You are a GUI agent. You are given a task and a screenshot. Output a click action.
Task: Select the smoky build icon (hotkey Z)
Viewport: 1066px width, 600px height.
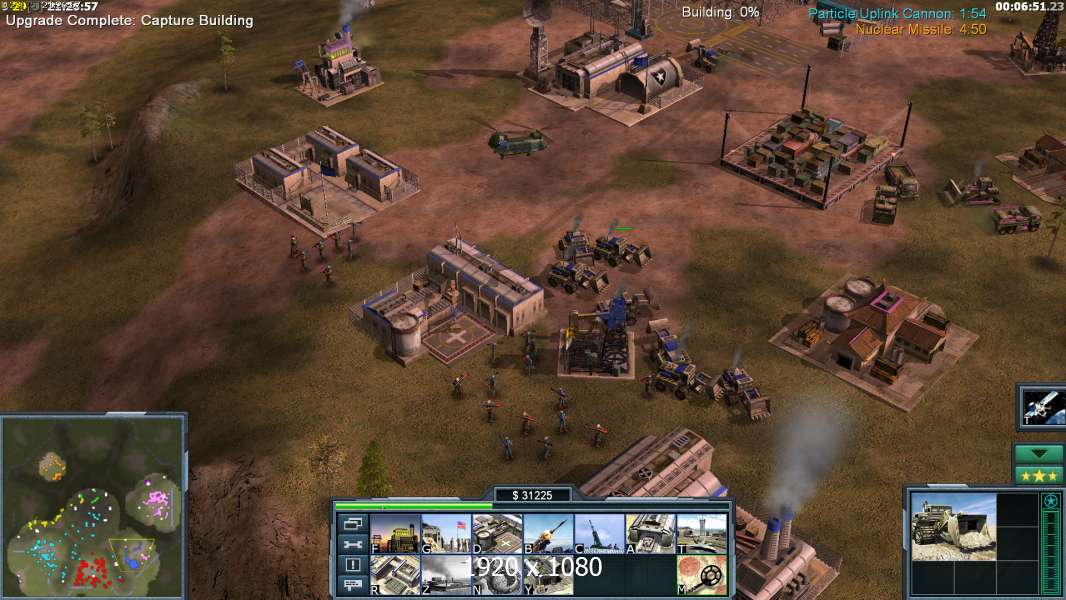(446, 575)
